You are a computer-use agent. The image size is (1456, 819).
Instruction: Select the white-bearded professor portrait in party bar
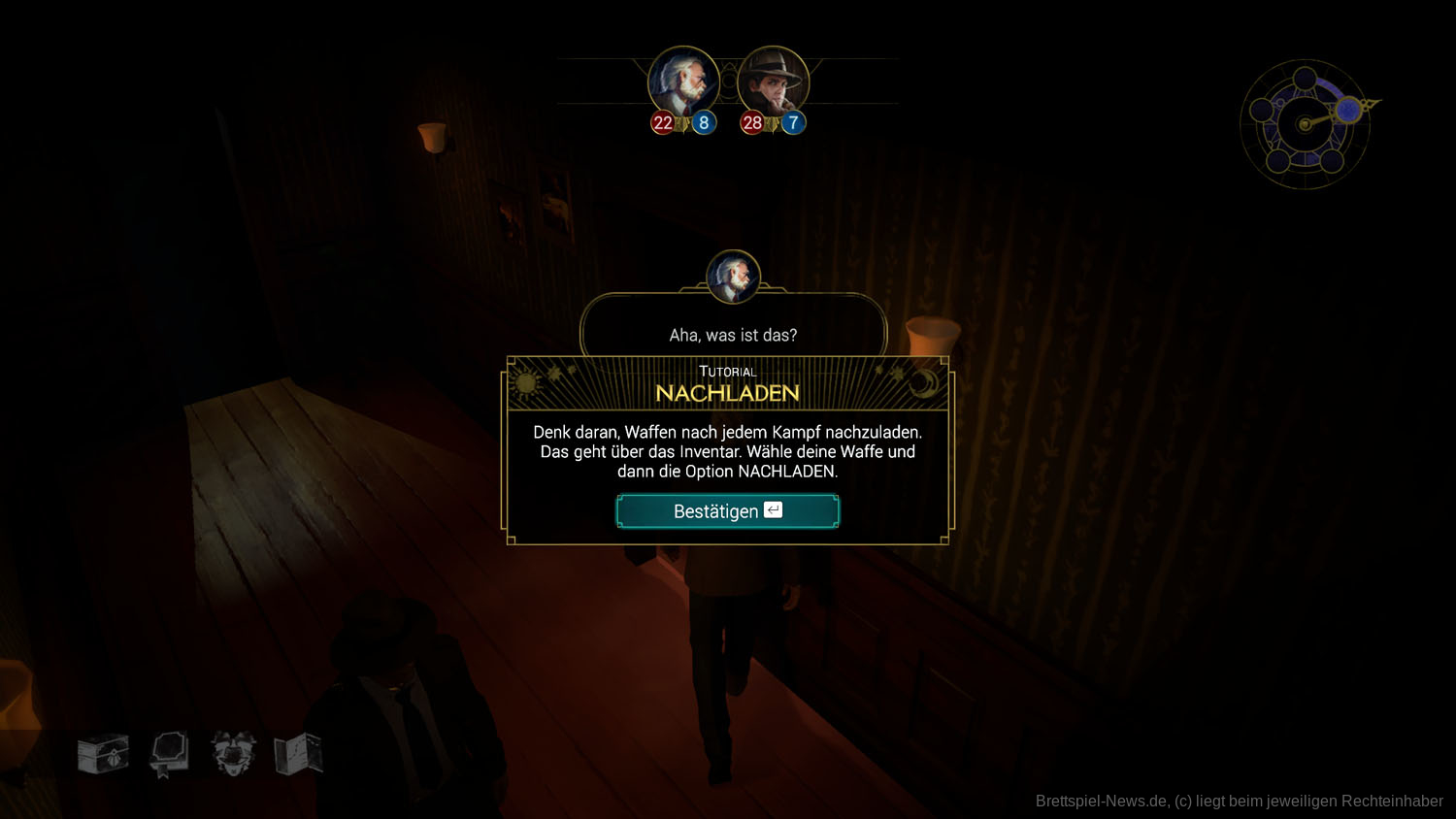click(683, 82)
